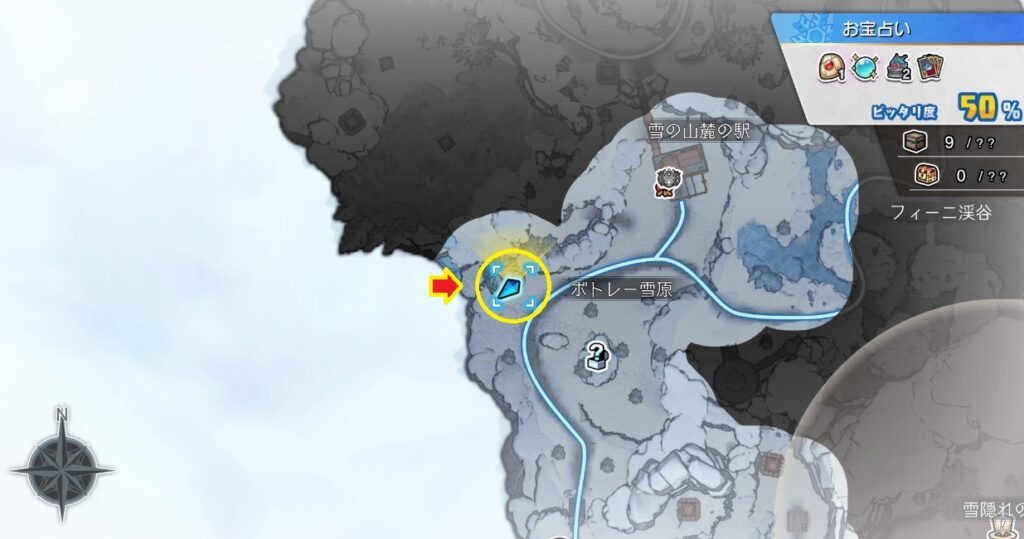Click the compass rose

click(62, 466)
